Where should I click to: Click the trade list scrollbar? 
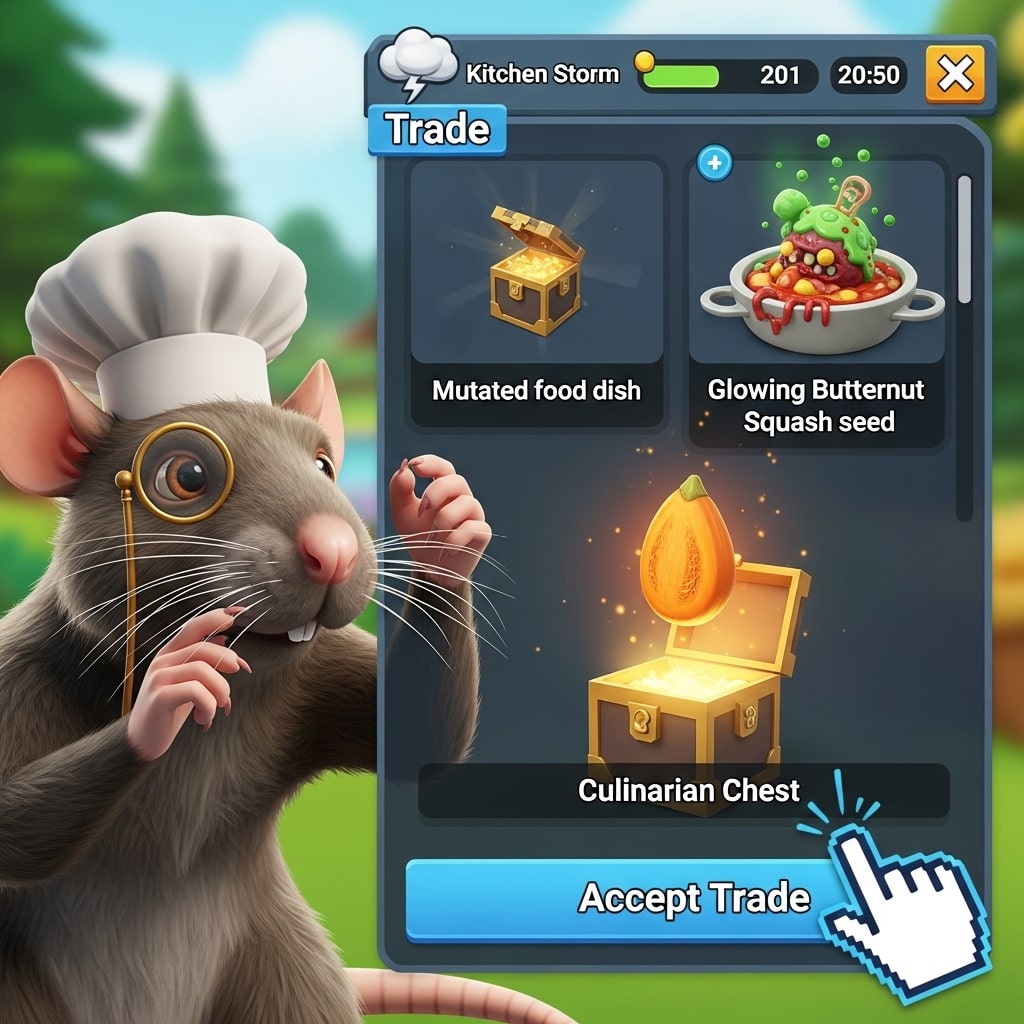(x=964, y=240)
